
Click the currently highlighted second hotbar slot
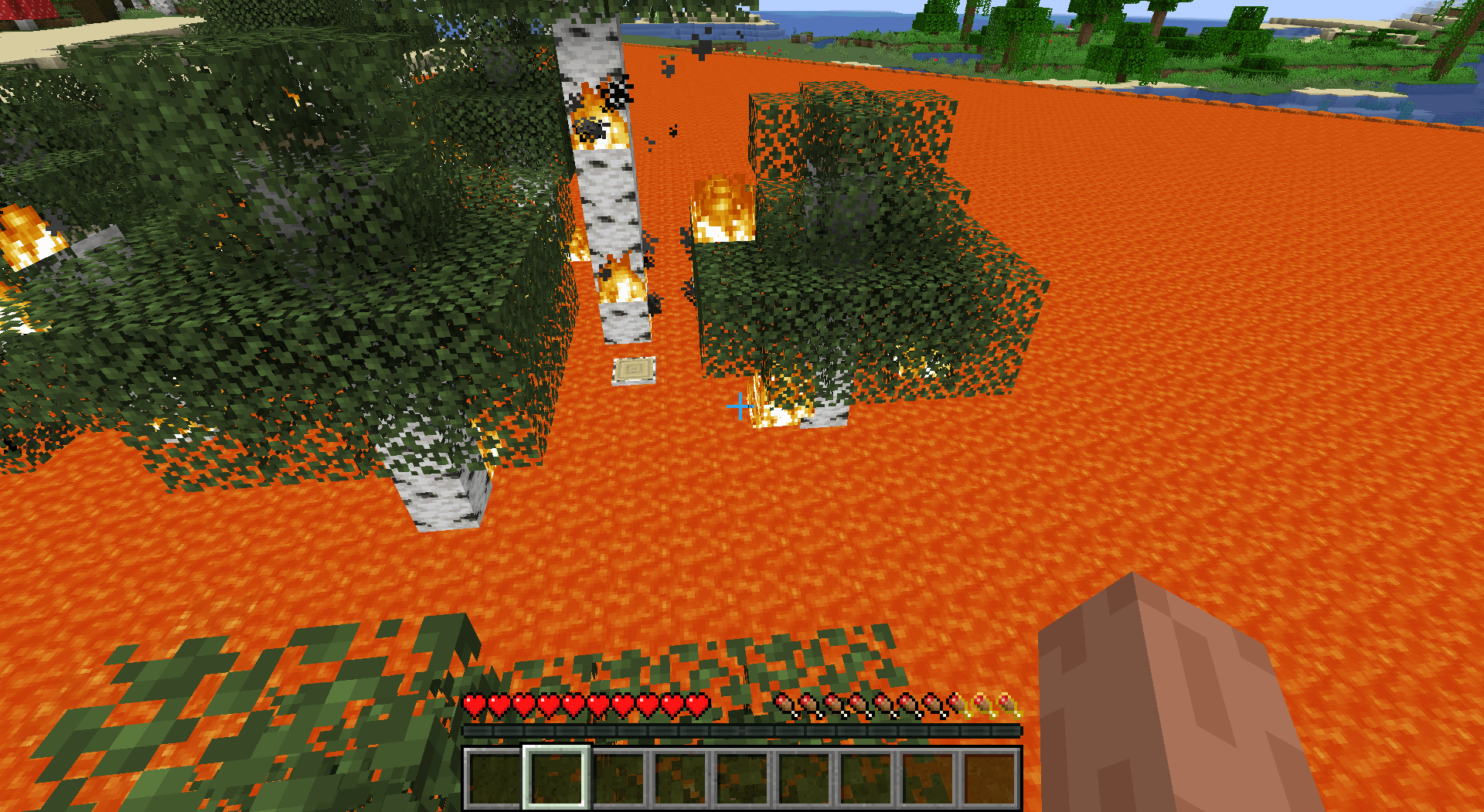coord(556,780)
